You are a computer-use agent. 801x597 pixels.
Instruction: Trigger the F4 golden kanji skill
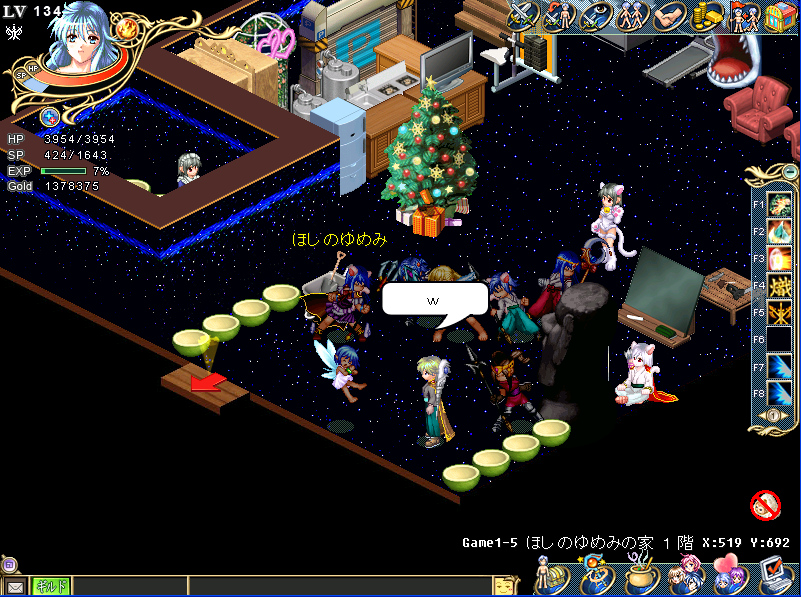(779, 286)
